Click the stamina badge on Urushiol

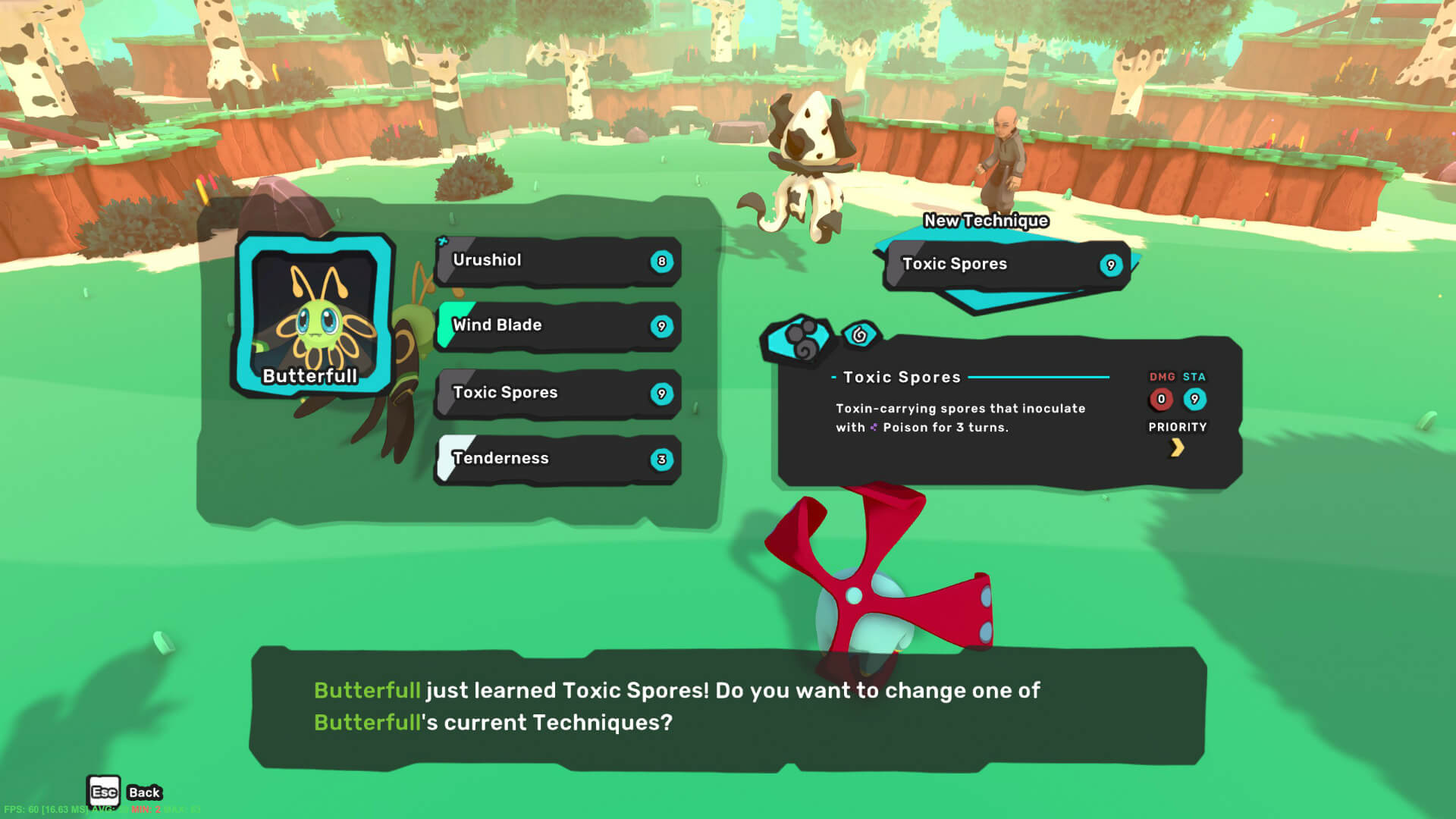coord(661,262)
